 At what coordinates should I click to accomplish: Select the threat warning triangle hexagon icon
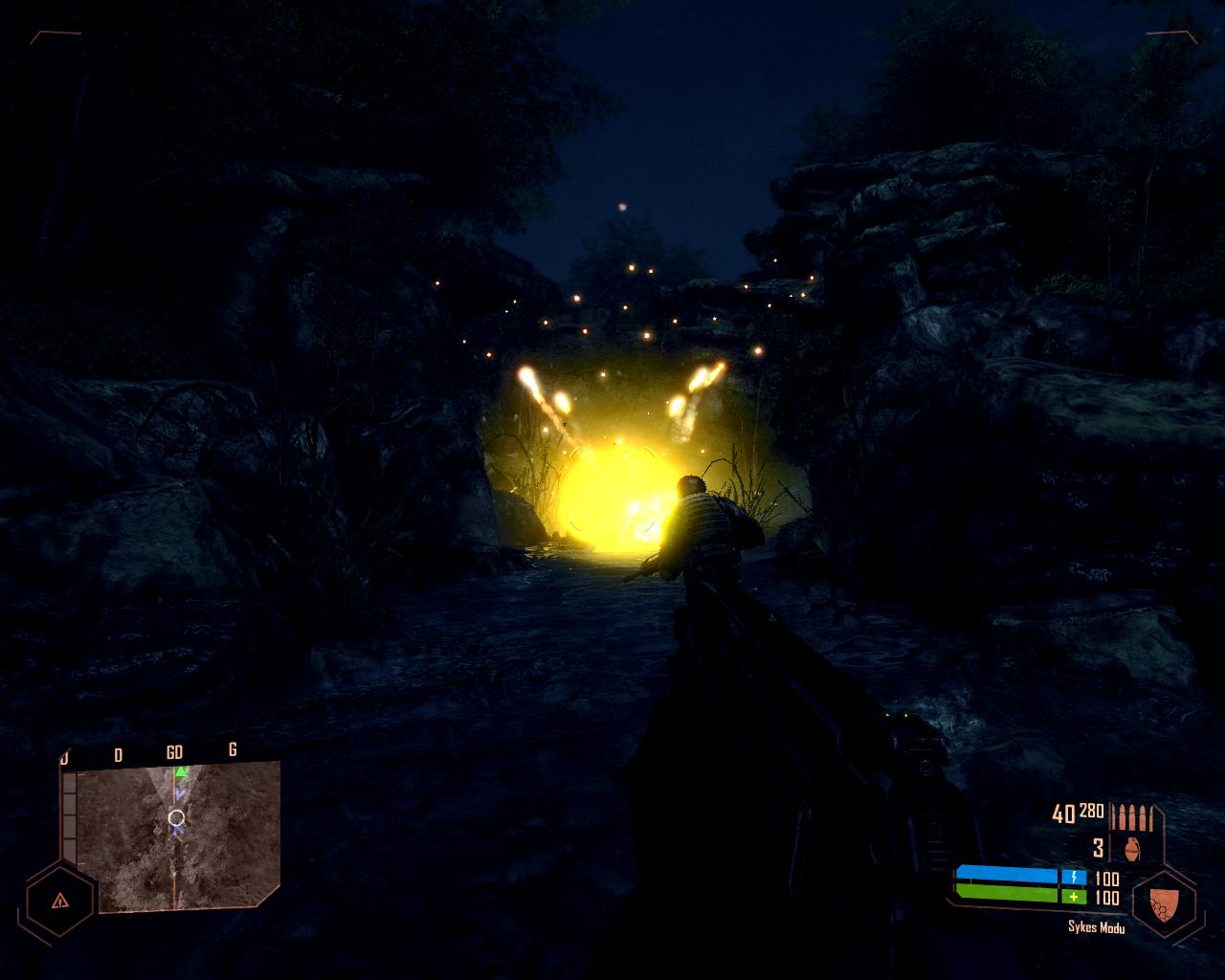pos(60,900)
